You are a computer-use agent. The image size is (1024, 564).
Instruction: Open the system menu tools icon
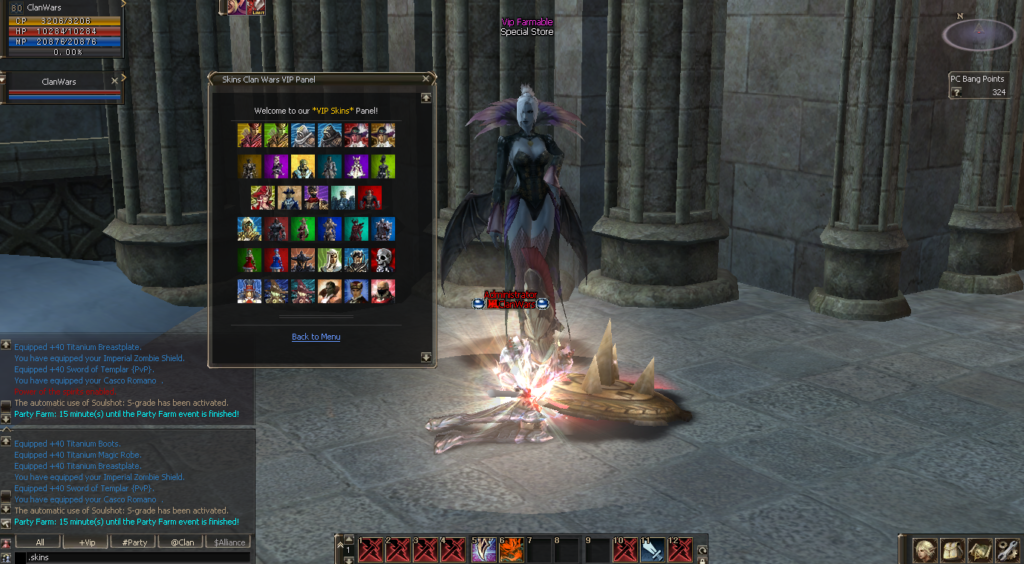click(x=1007, y=549)
